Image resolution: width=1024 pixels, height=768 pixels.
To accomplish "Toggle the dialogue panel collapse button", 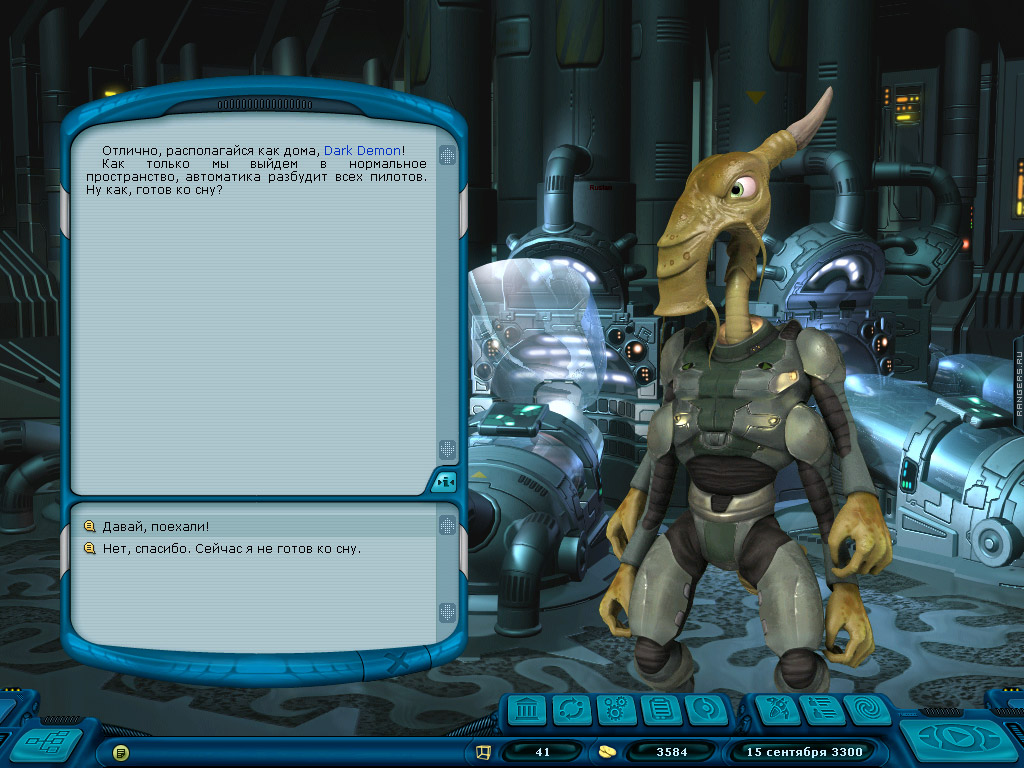I will tap(445, 482).
